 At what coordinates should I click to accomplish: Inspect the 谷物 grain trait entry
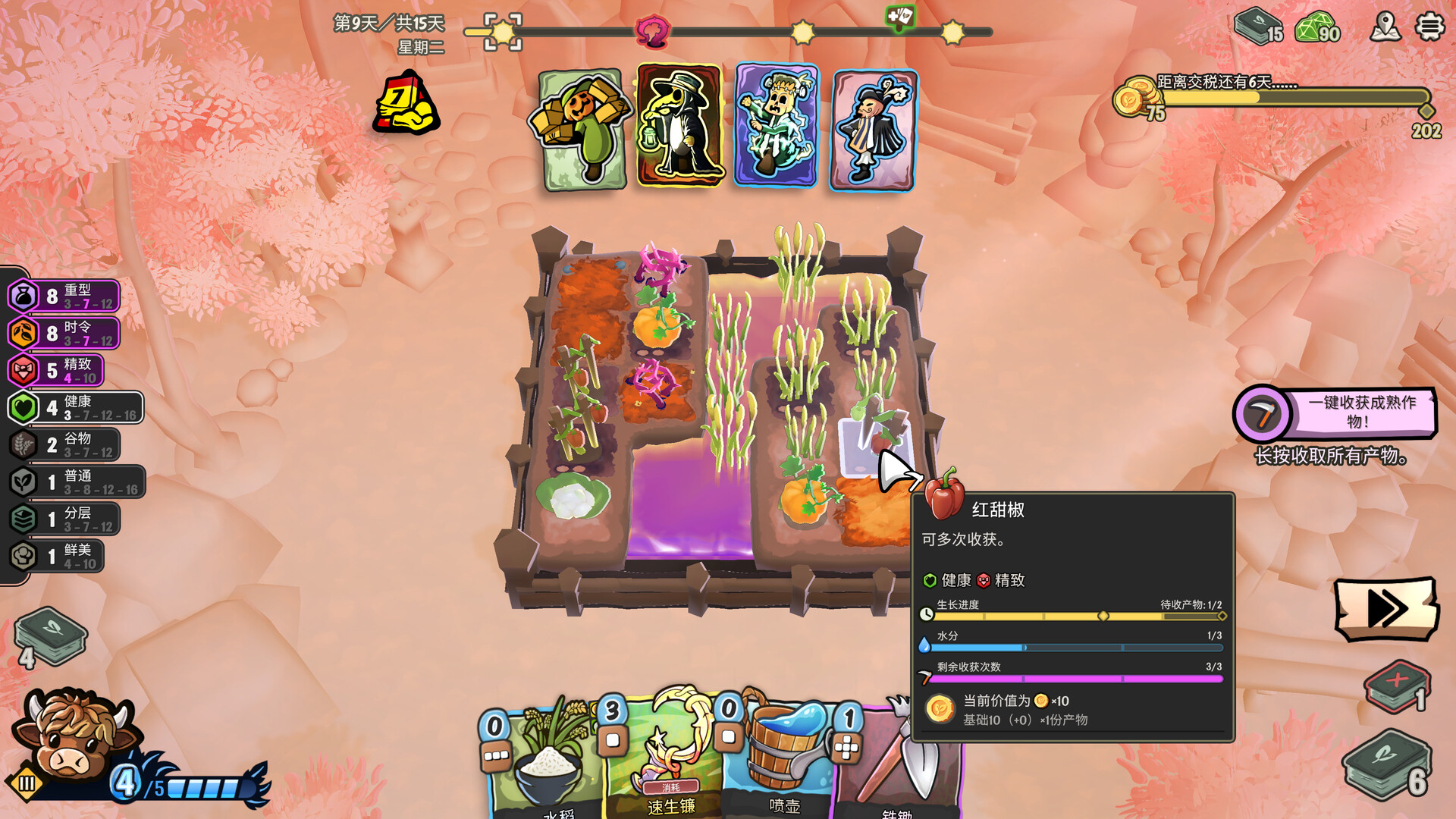click(64, 444)
